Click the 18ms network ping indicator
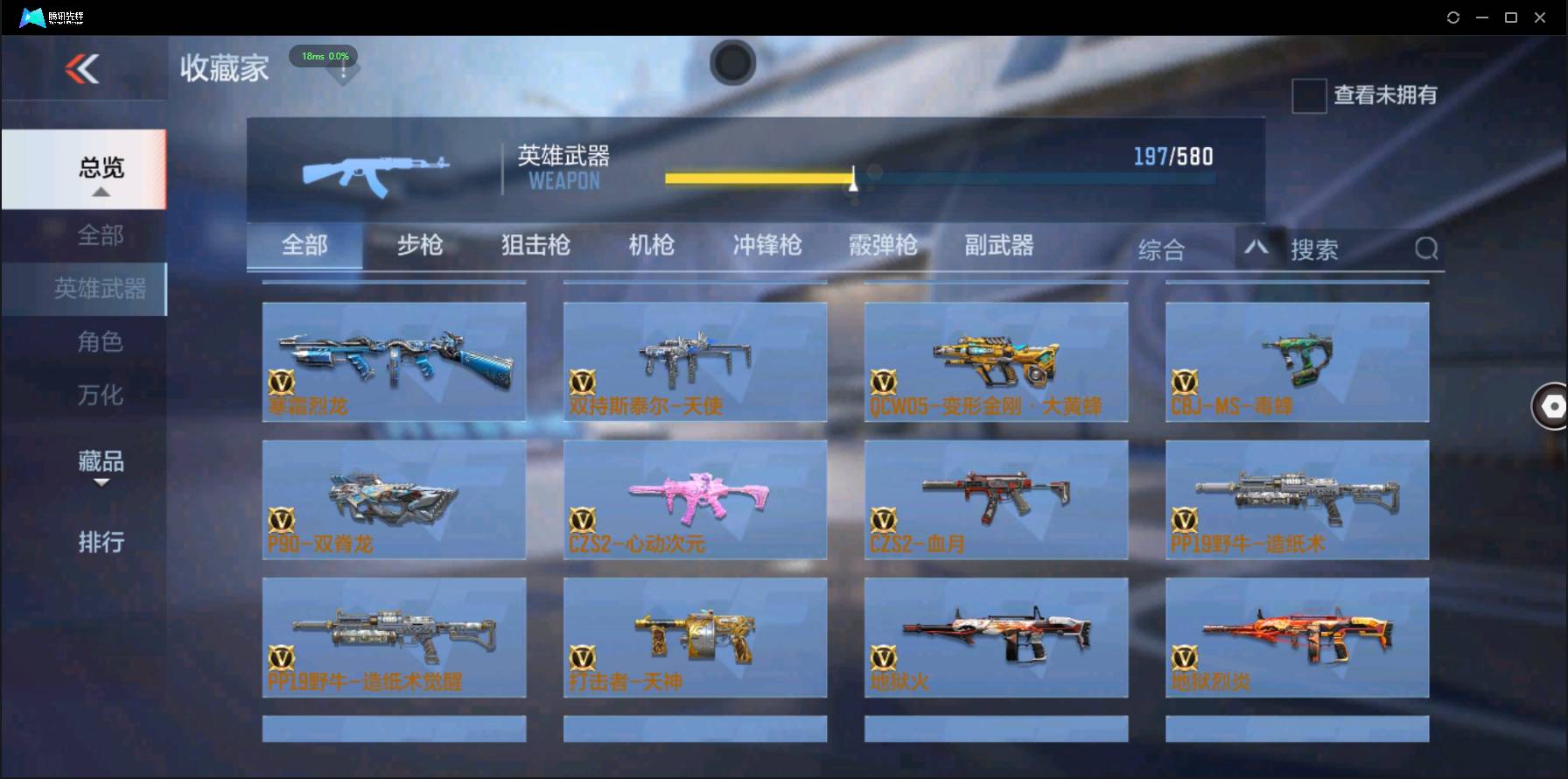The height and width of the screenshot is (779, 1568). (x=324, y=56)
